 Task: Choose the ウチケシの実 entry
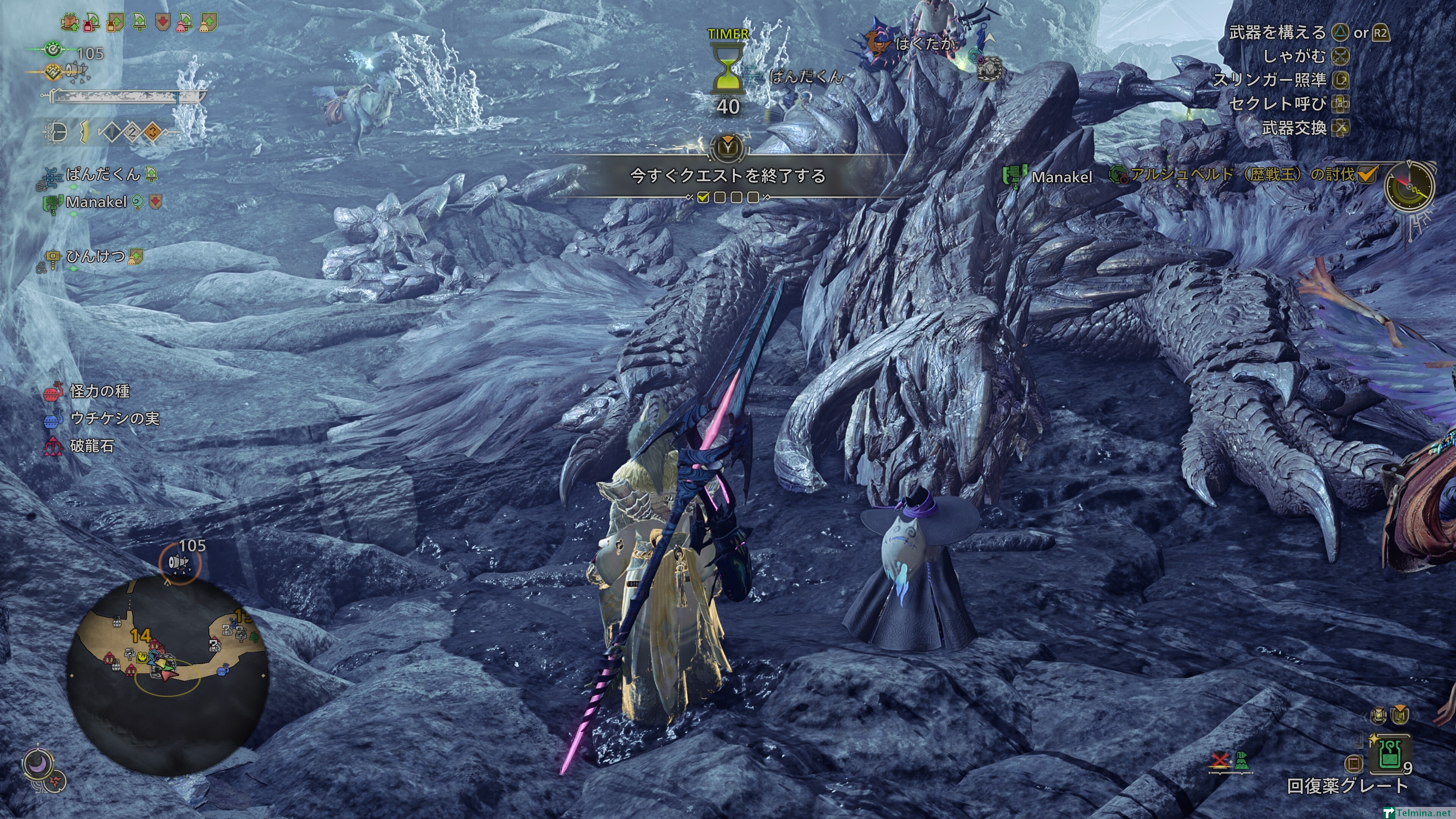114,418
